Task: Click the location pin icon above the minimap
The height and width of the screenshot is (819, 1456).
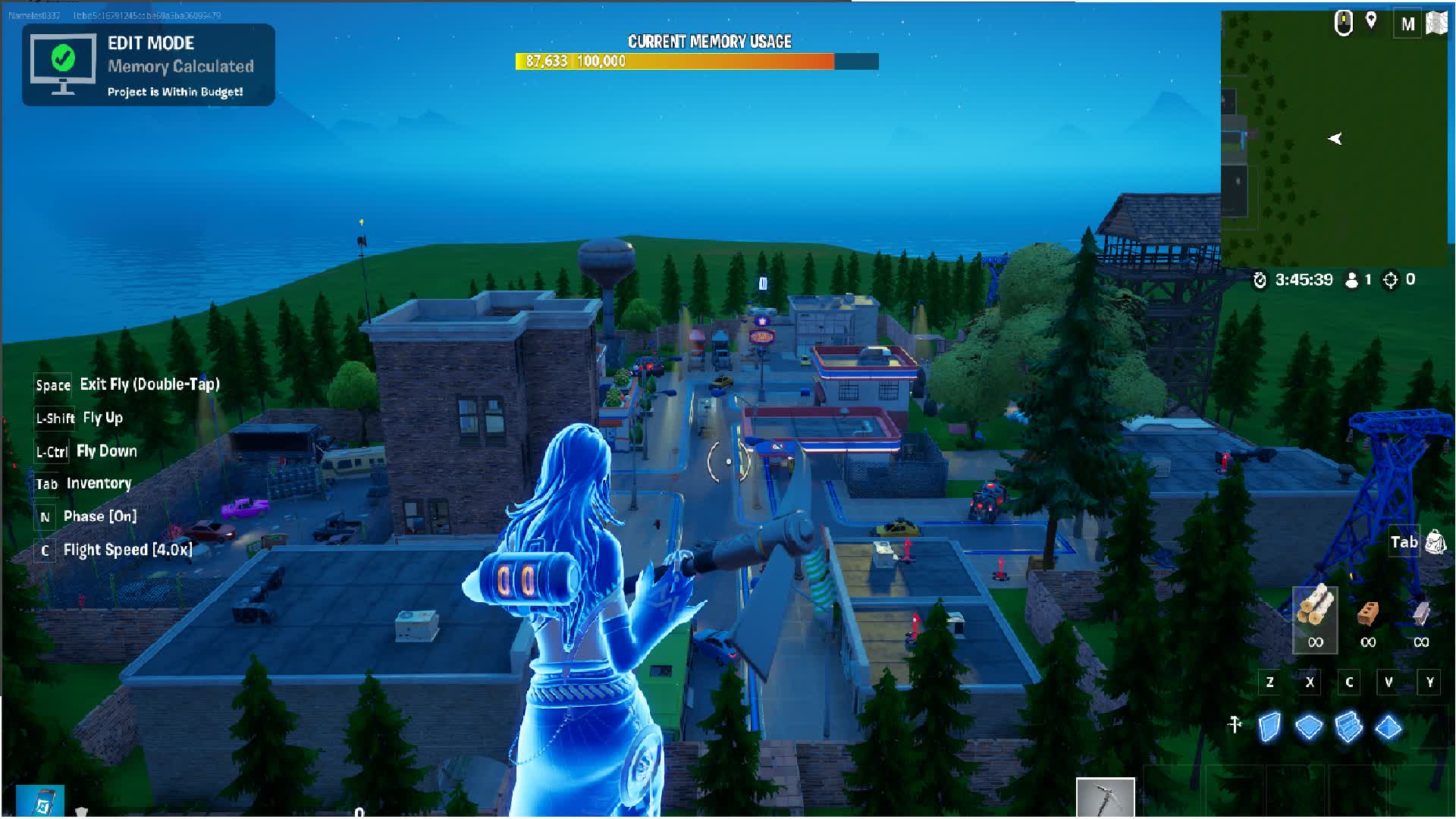Action: [x=1371, y=20]
